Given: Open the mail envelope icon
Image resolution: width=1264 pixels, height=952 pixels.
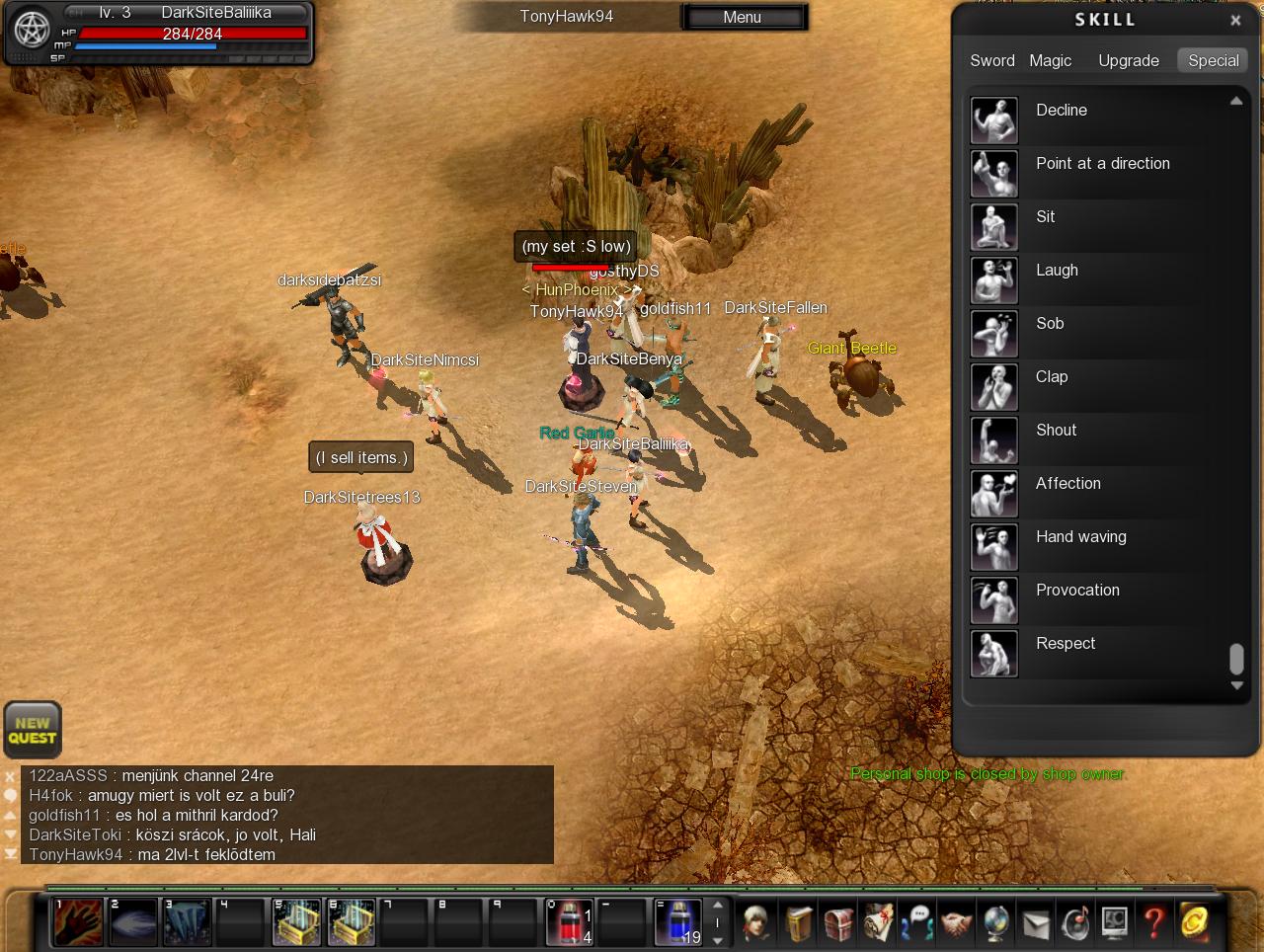Looking at the screenshot, I should click(1035, 922).
